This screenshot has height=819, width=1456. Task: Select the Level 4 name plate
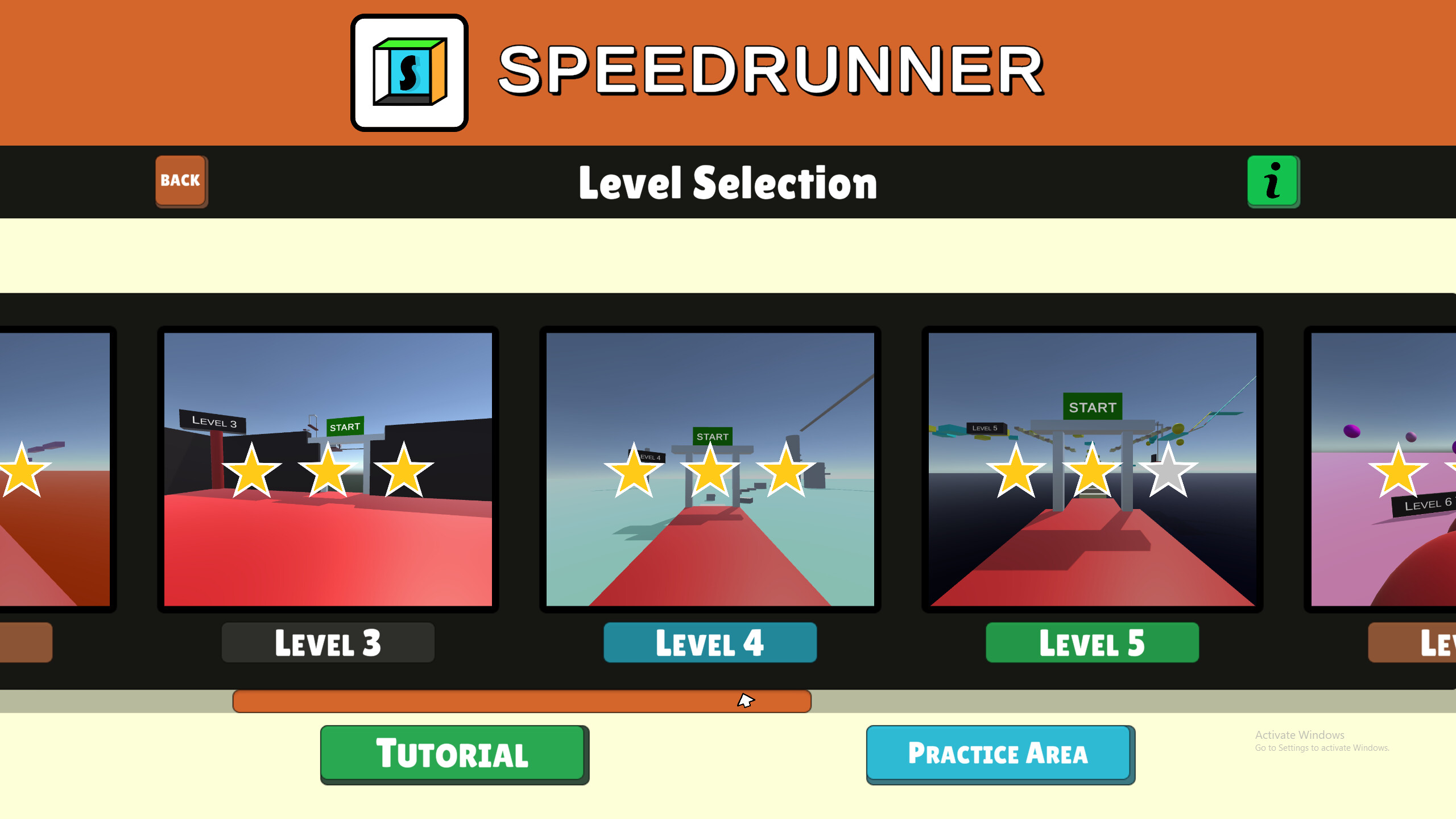710,643
